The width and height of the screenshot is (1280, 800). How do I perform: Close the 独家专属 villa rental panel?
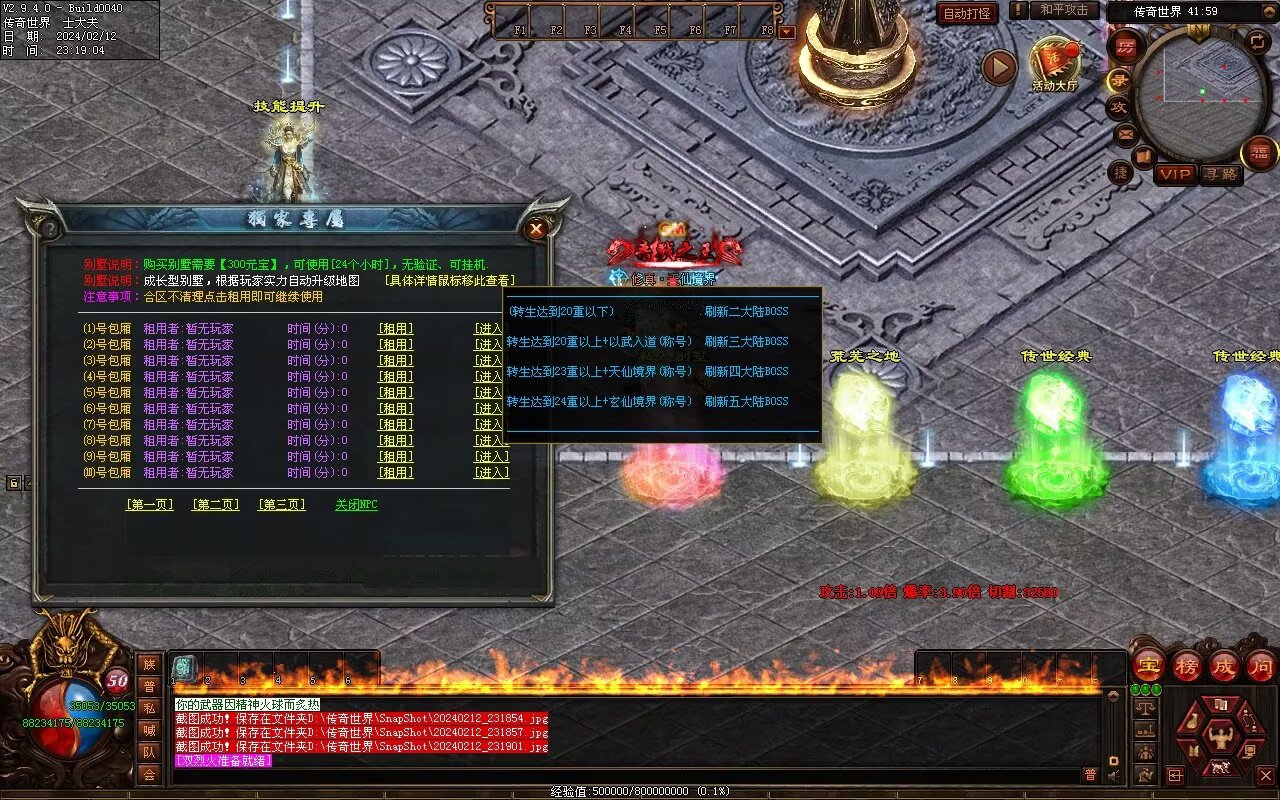(537, 229)
